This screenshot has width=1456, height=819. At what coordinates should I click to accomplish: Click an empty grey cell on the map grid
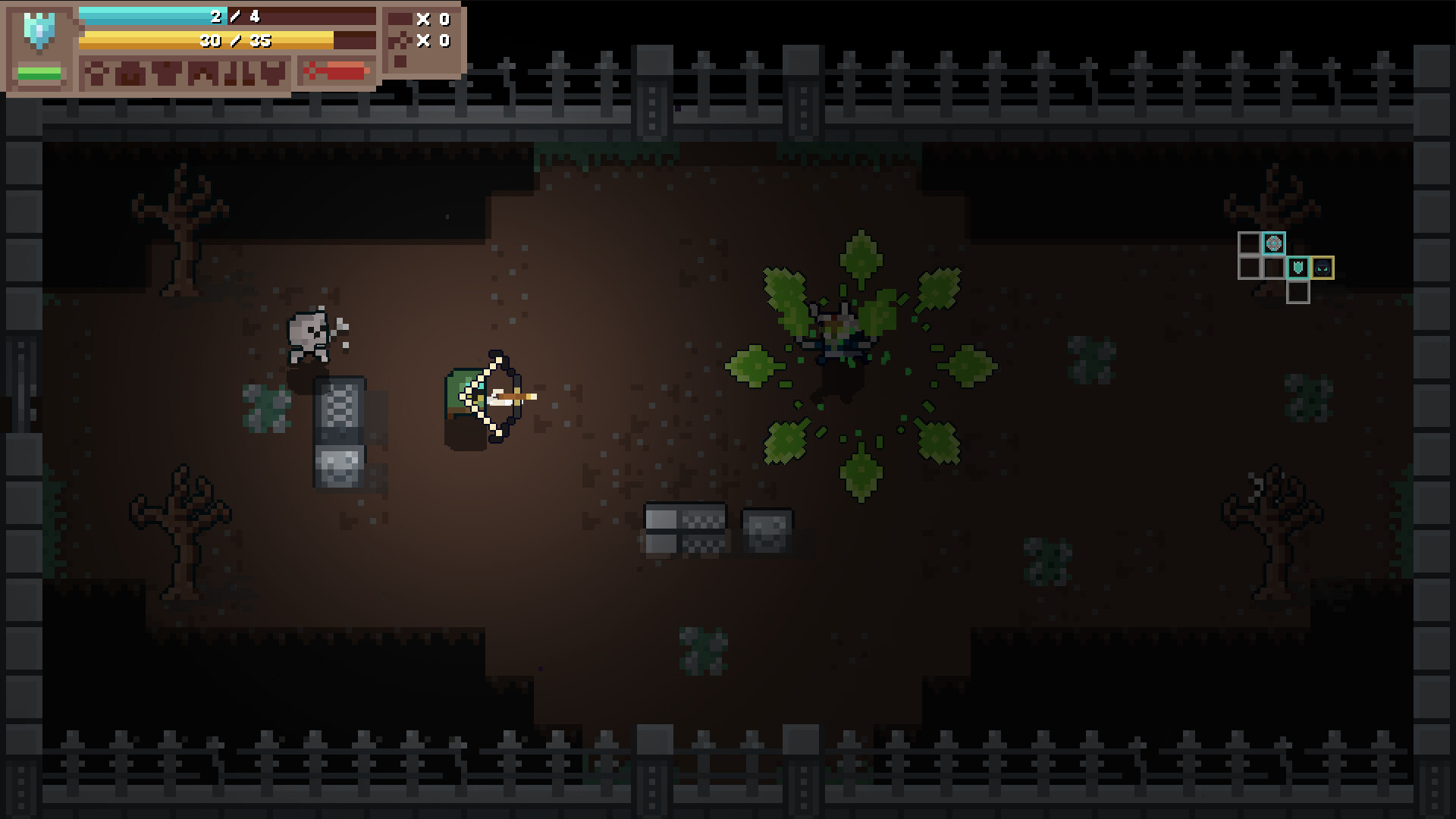[x=1250, y=243]
